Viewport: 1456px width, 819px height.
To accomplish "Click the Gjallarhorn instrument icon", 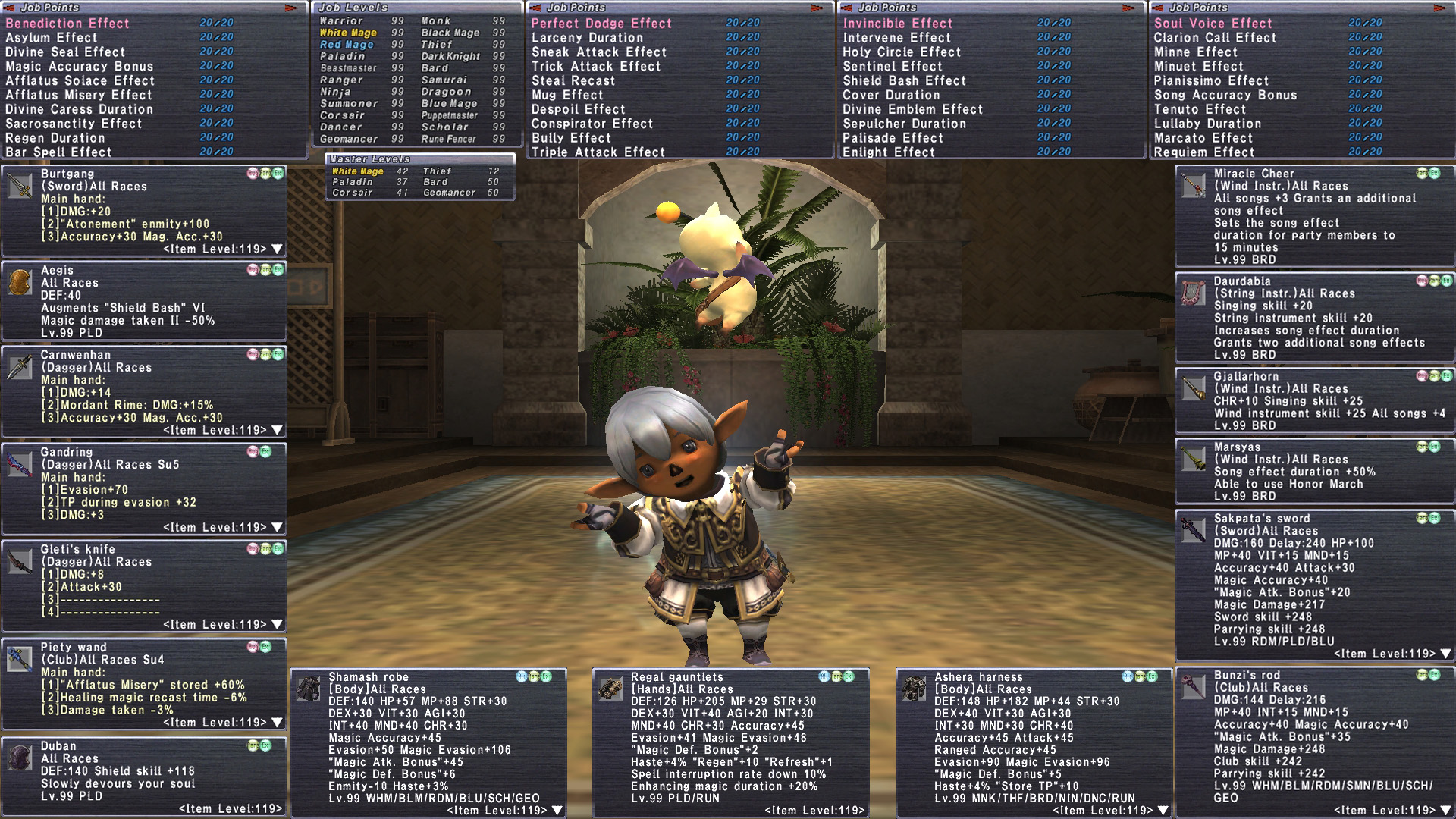I will [1193, 388].
